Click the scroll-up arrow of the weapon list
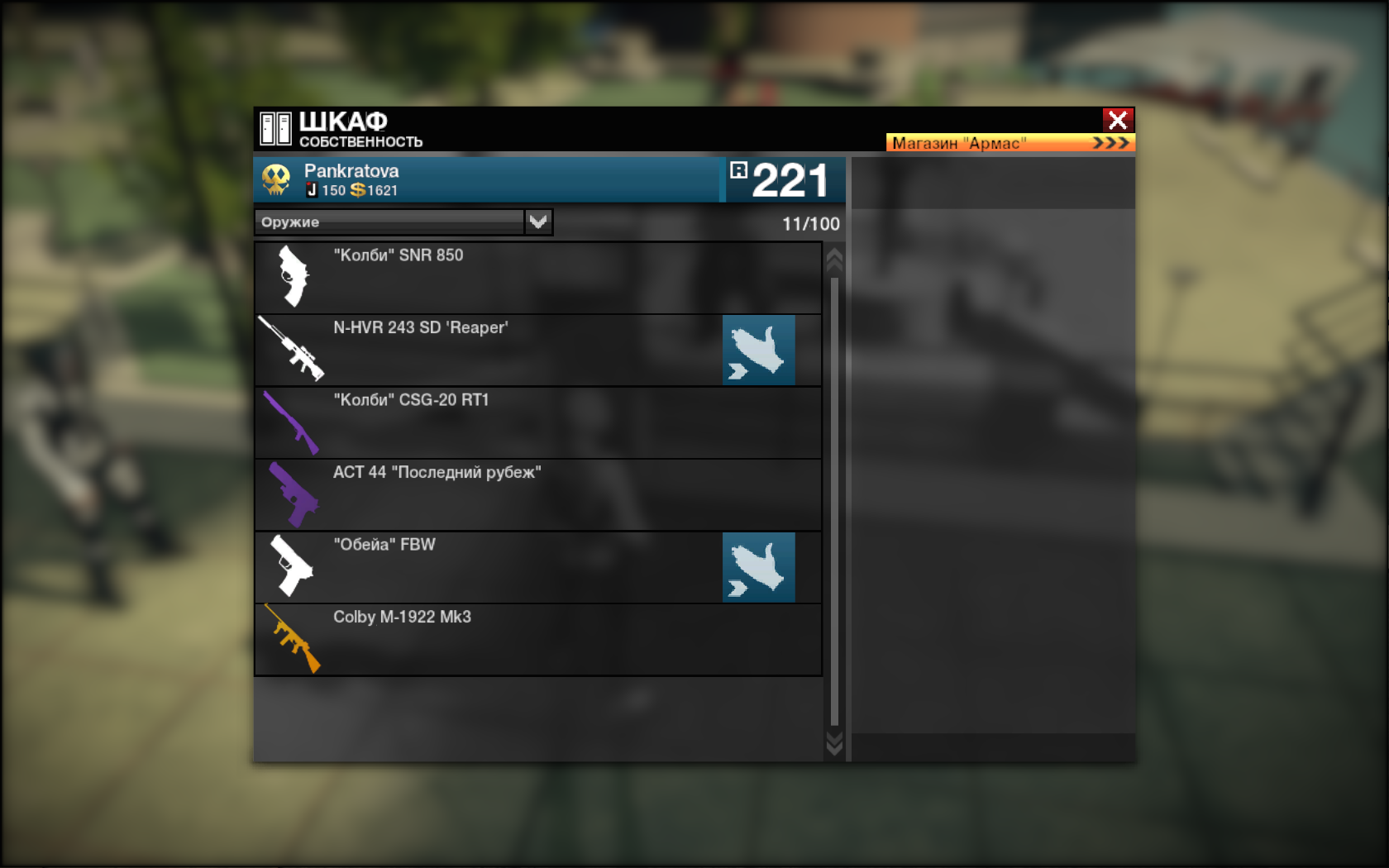 [834, 260]
